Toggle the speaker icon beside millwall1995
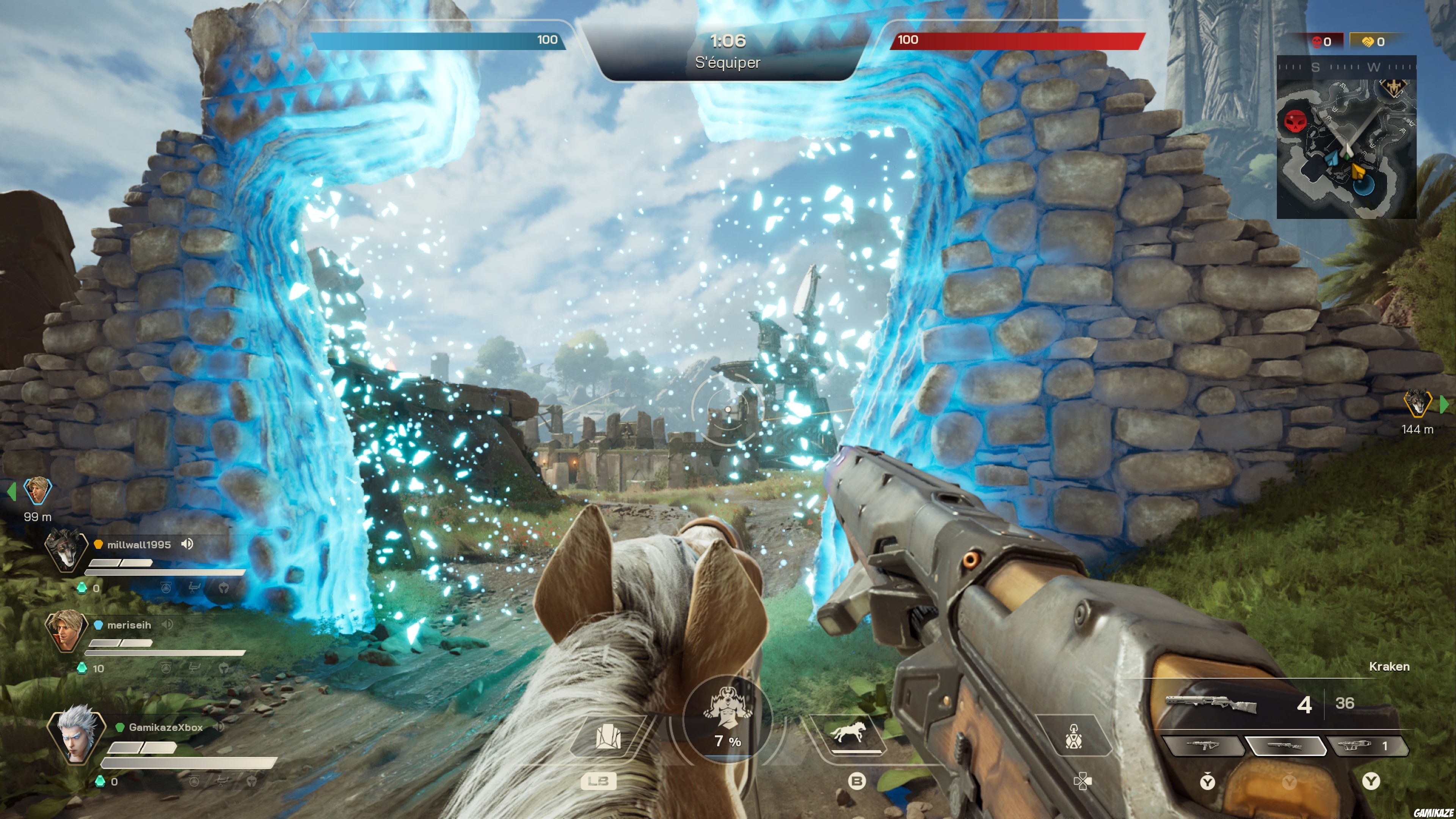This screenshot has width=1456, height=819. [x=187, y=544]
